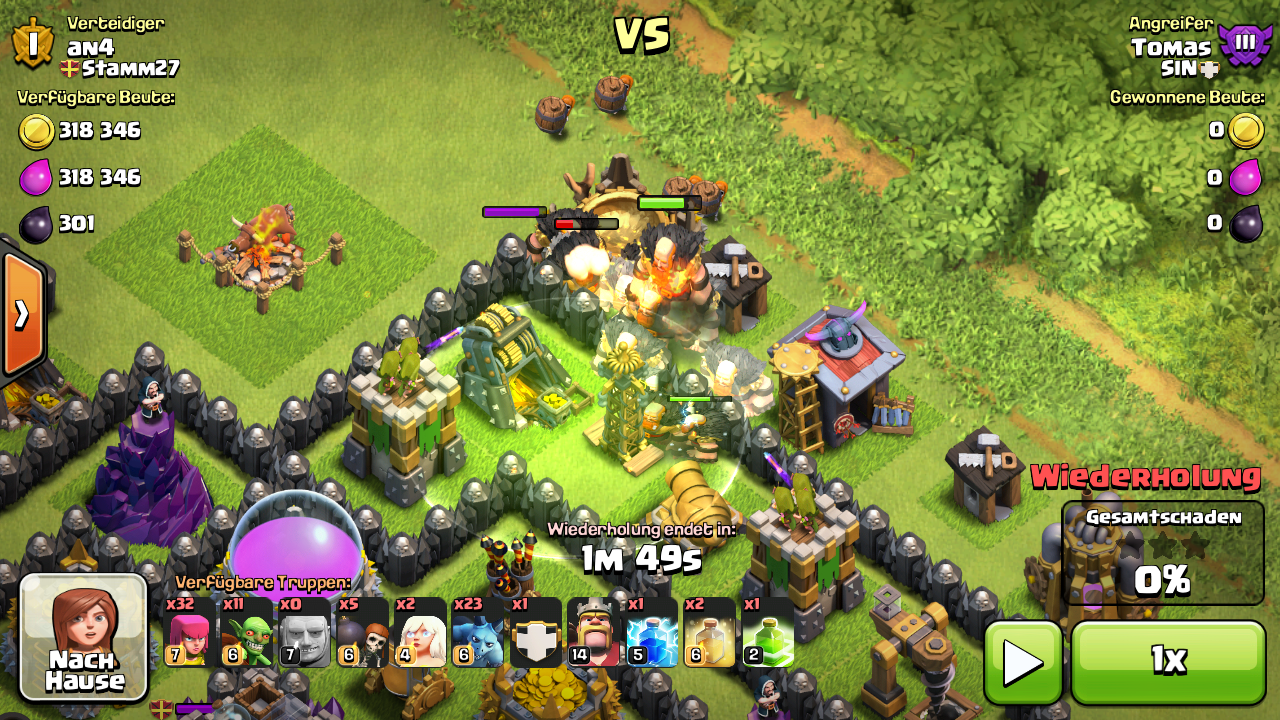Choose the Healing Spell slot
The width and height of the screenshot is (1280, 720).
click(x=710, y=632)
